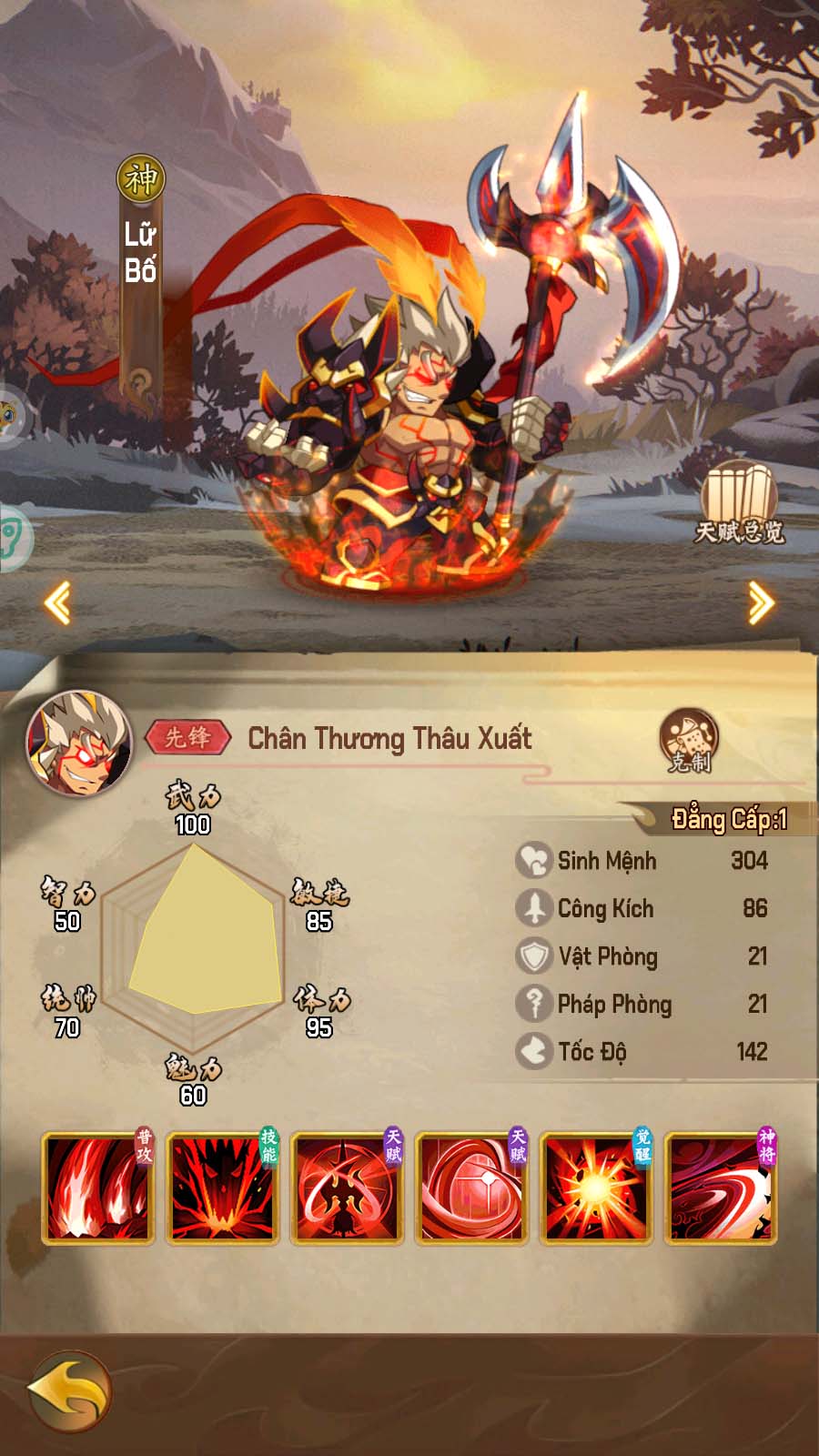Show the previous hero with left arrow
The image size is (819, 1456).
pyautogui.click(x=58, y=602)
